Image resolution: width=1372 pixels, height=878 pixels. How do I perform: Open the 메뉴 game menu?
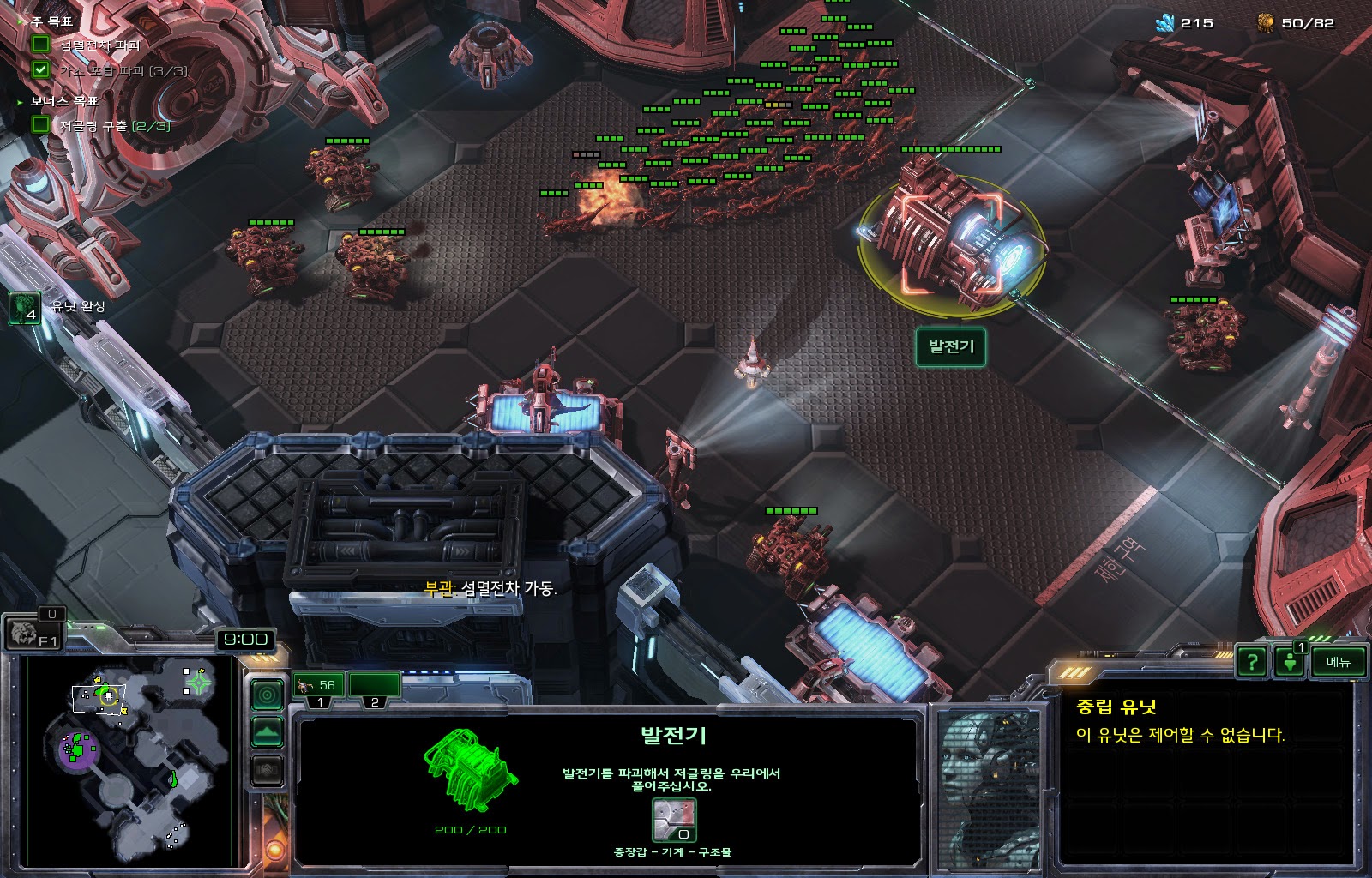click(x=1338, y=662)
